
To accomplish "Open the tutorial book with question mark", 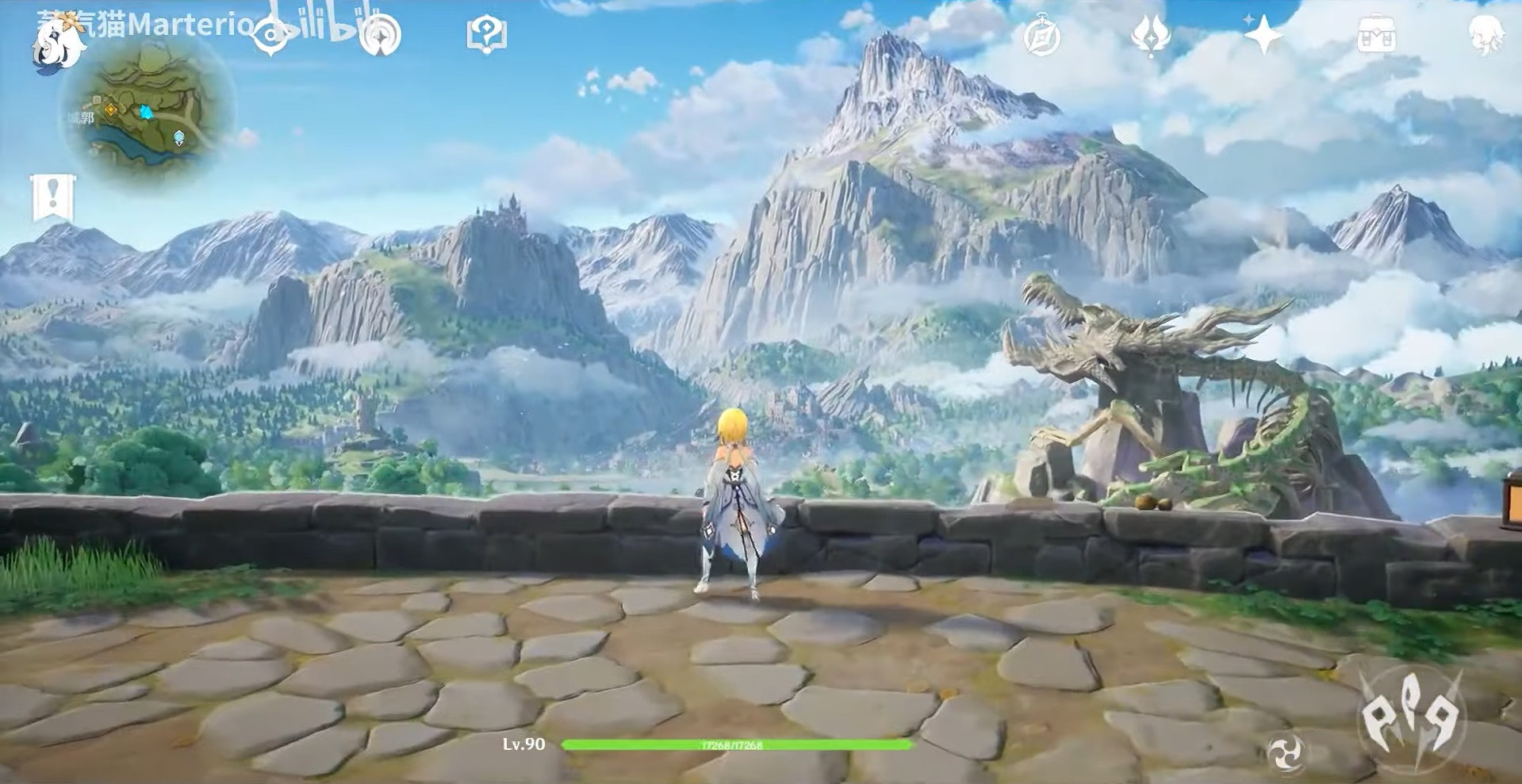I will pos(486,35).
